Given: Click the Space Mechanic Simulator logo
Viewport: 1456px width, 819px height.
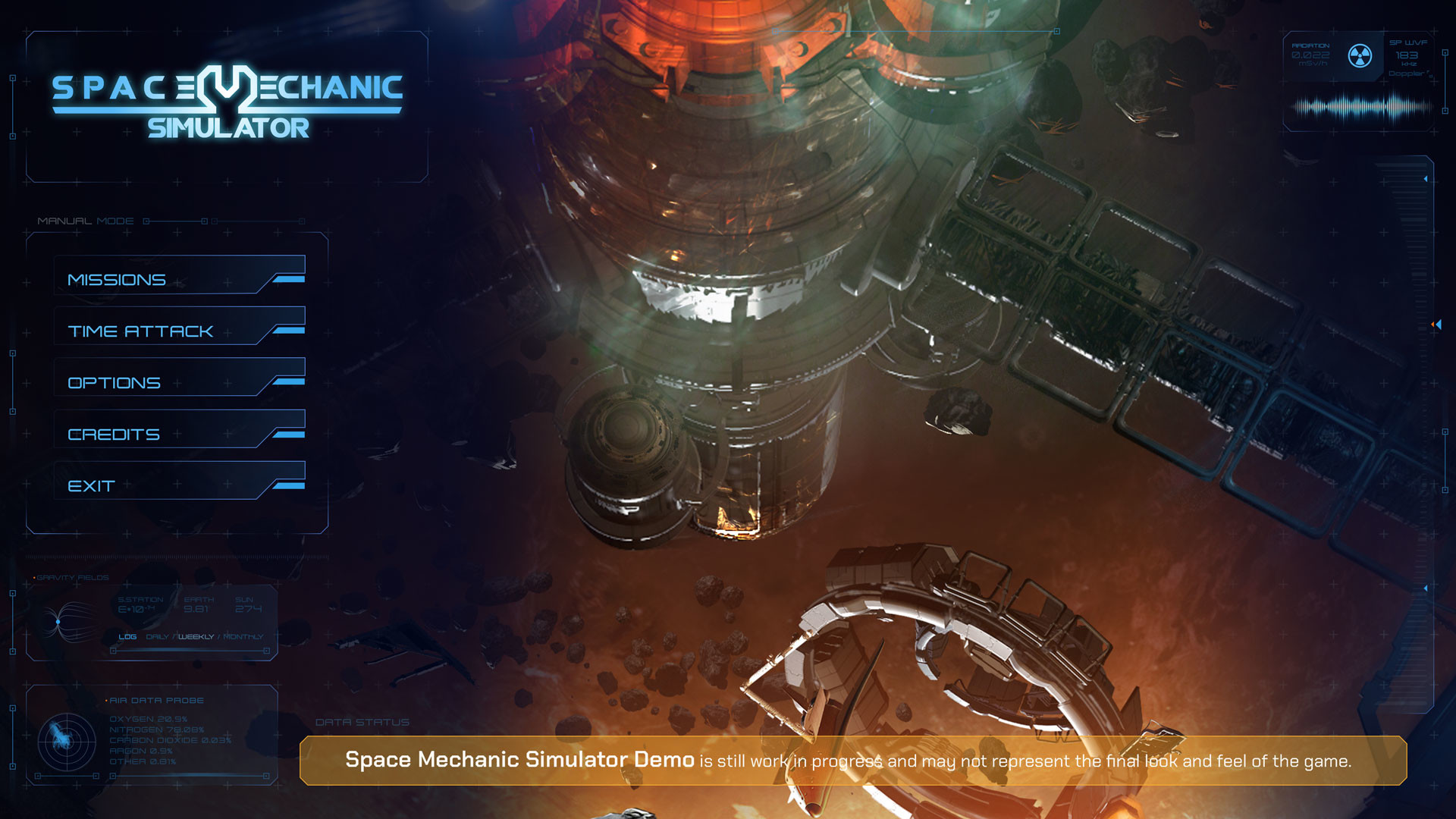Looking at the screenshot, I should [x=227, y=102].
